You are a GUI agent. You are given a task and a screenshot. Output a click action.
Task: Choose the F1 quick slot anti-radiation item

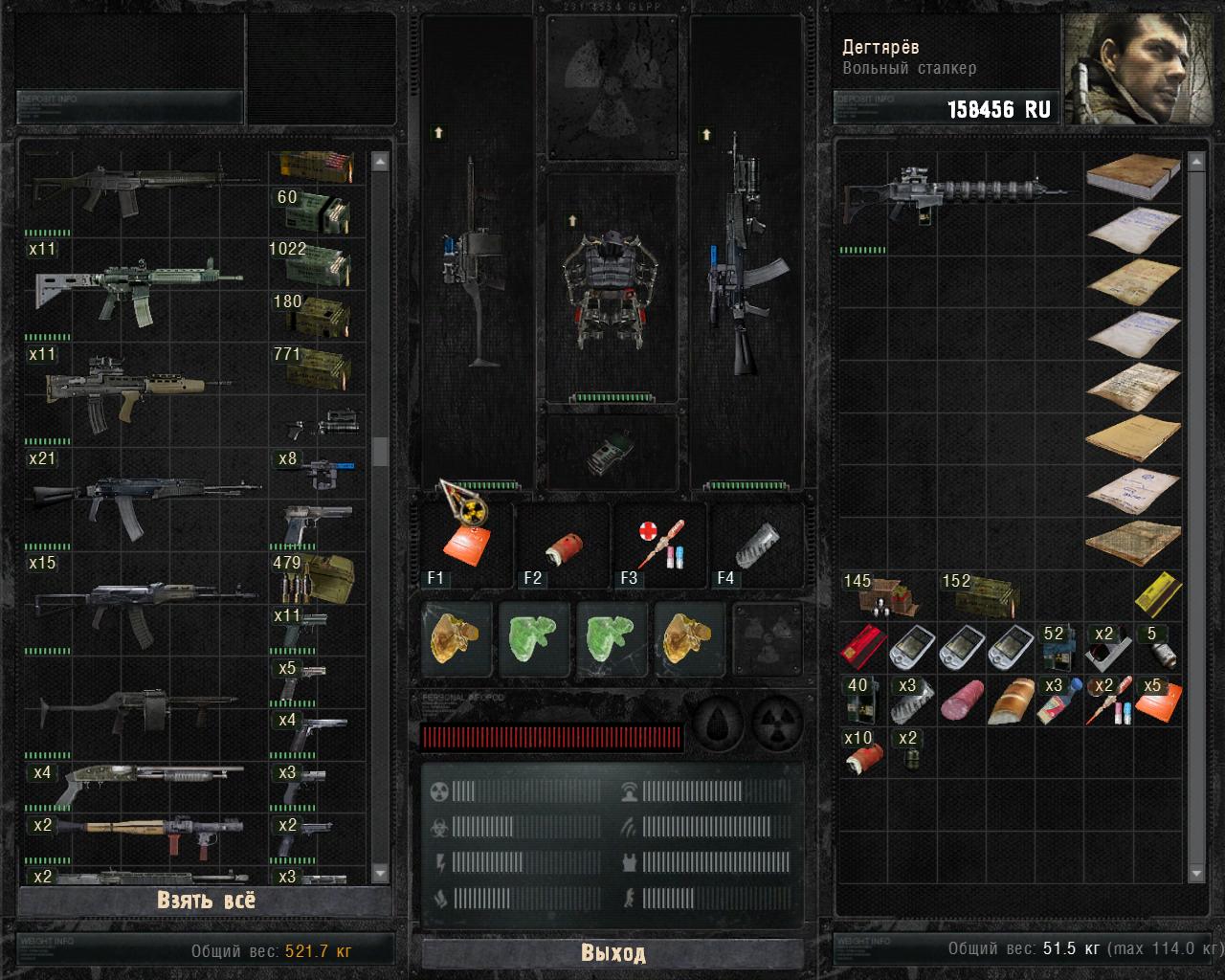coord(466,536)
